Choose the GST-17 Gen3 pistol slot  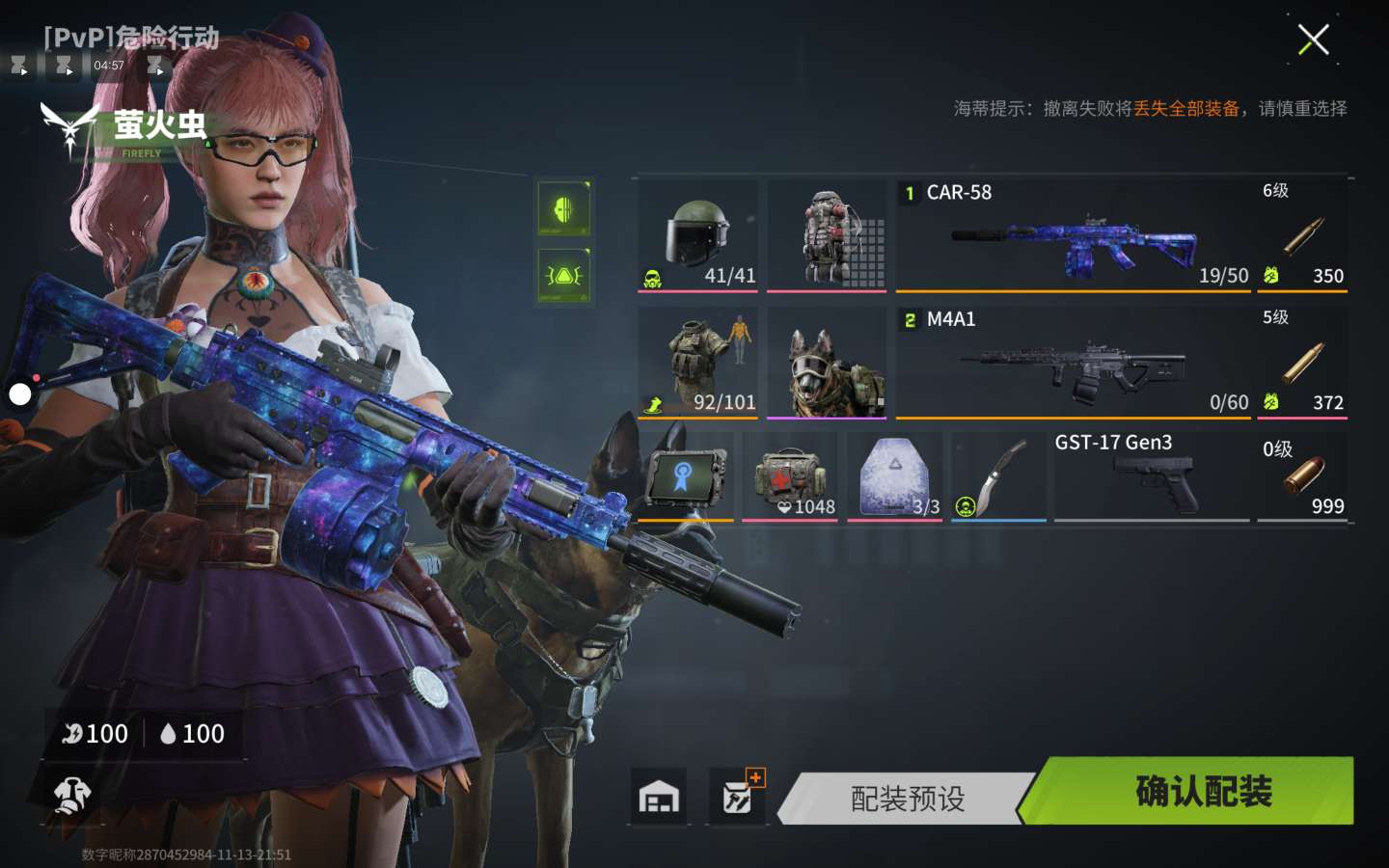coord(1152,477)
